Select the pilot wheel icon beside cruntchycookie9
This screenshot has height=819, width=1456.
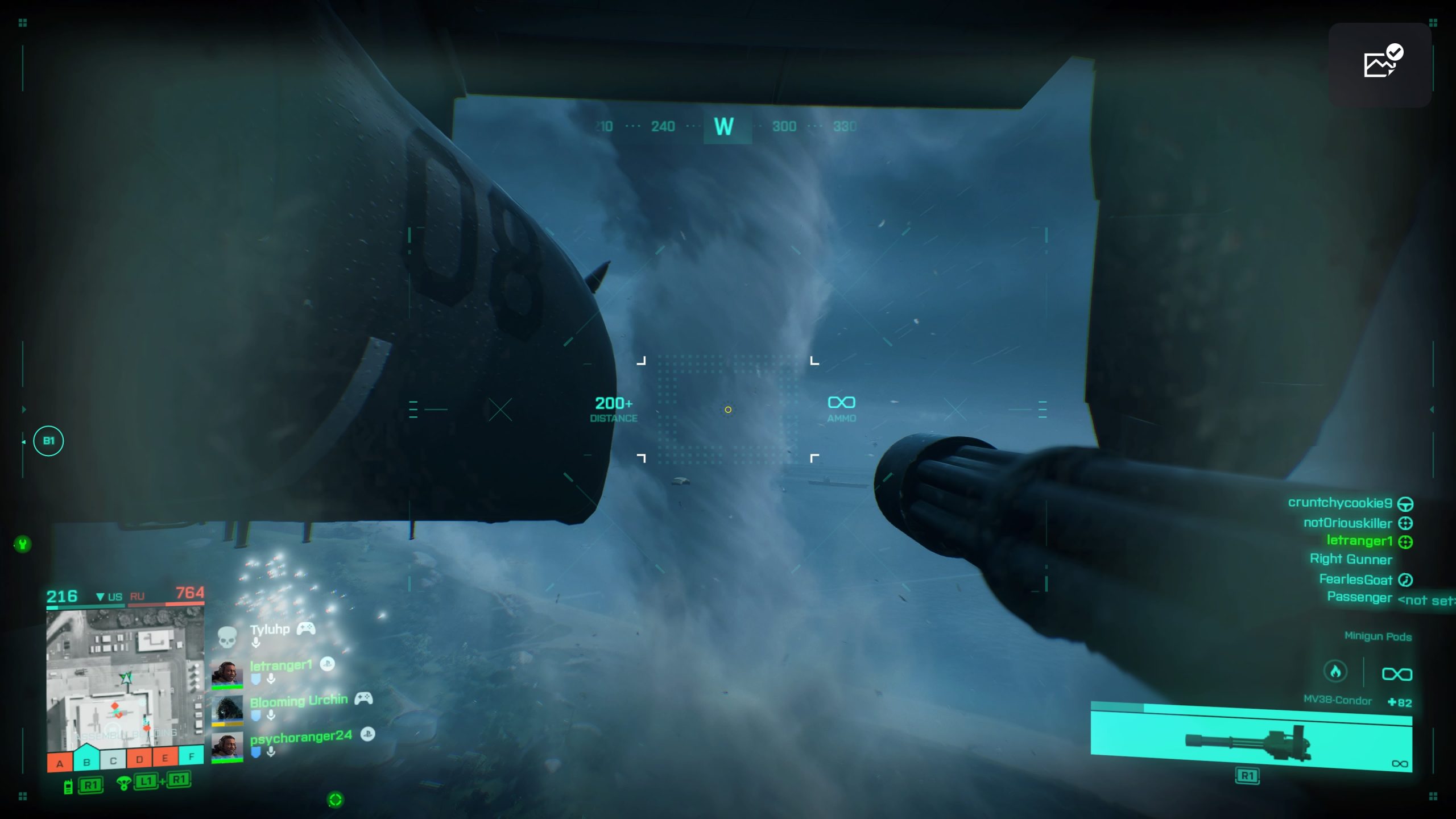(x=1406, y=505)
